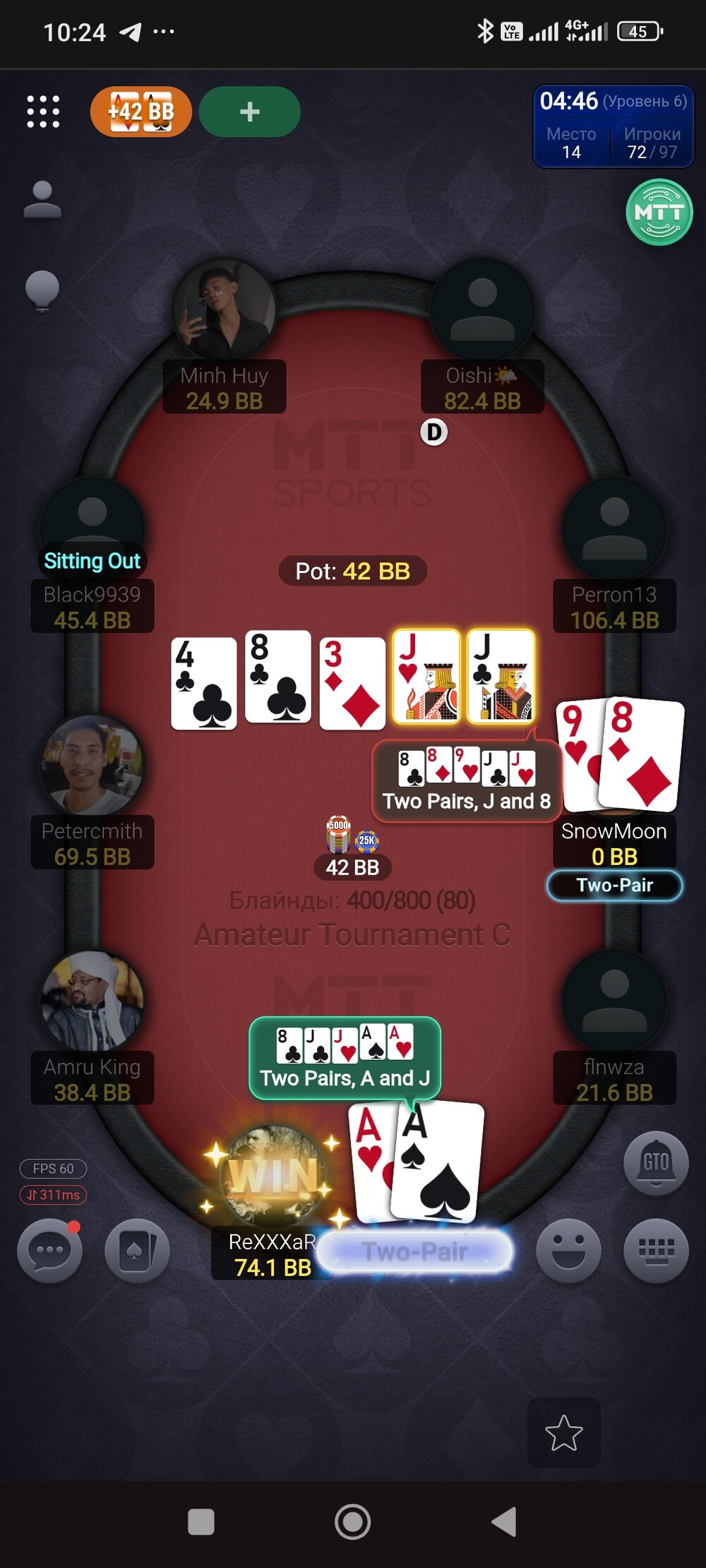The height and width of the screenshot is (1568, 706).
Task: Open the keyboard grid button
Action: click(x=656, y=1250)
